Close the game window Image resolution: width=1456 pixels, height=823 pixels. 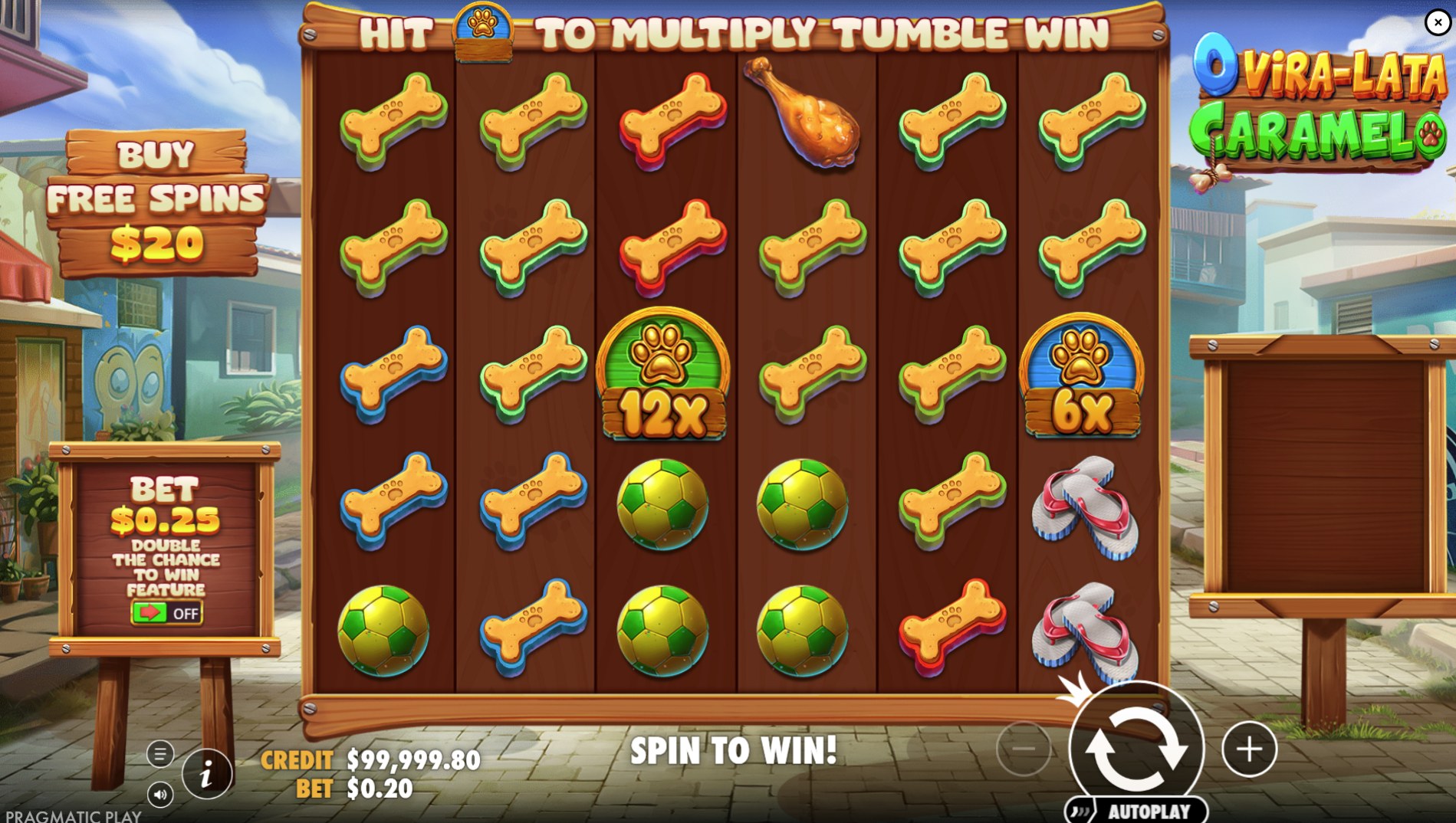tap(1438, 22)
